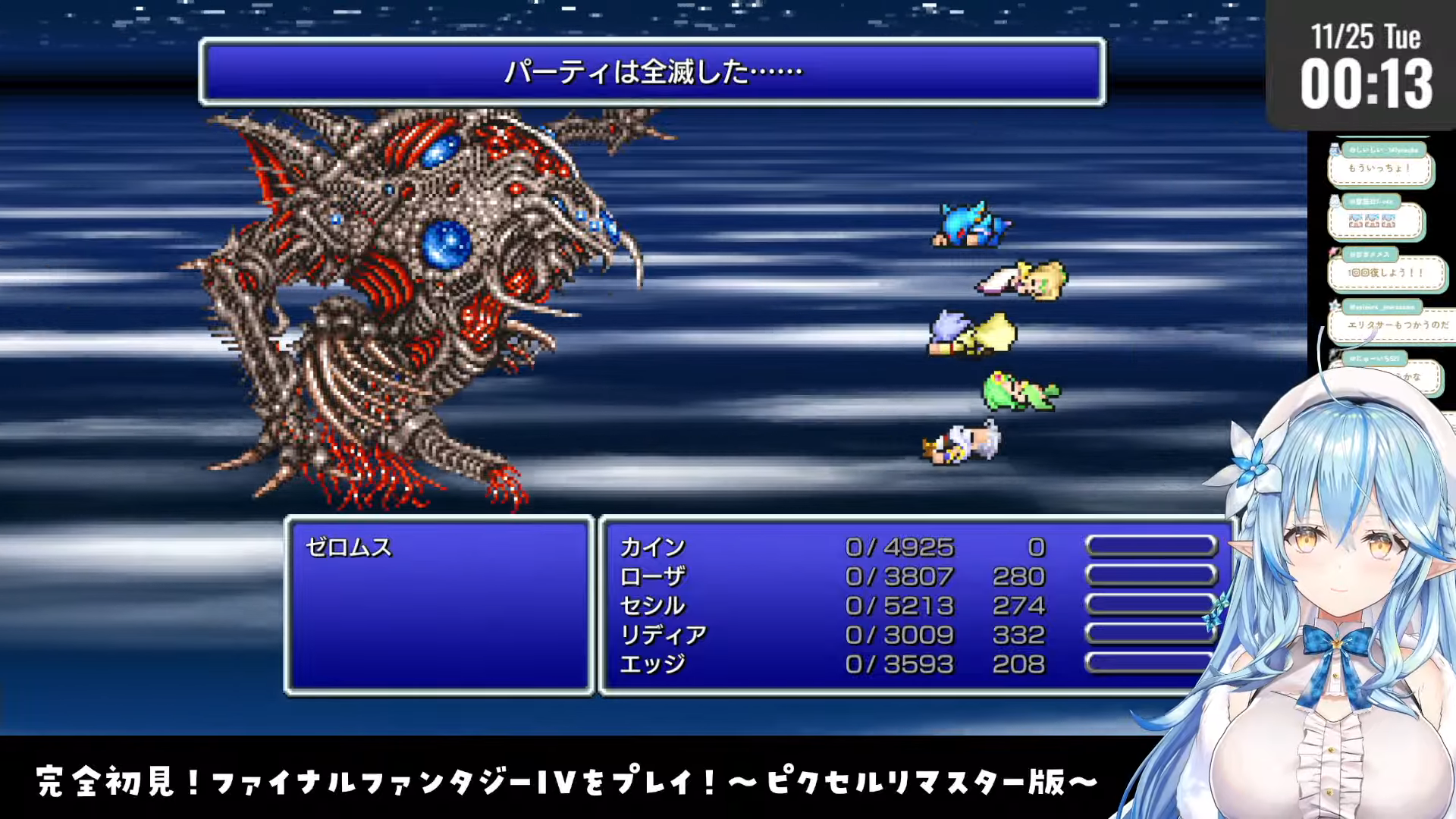Pick セシル from the party list

(x=653, y=605)
